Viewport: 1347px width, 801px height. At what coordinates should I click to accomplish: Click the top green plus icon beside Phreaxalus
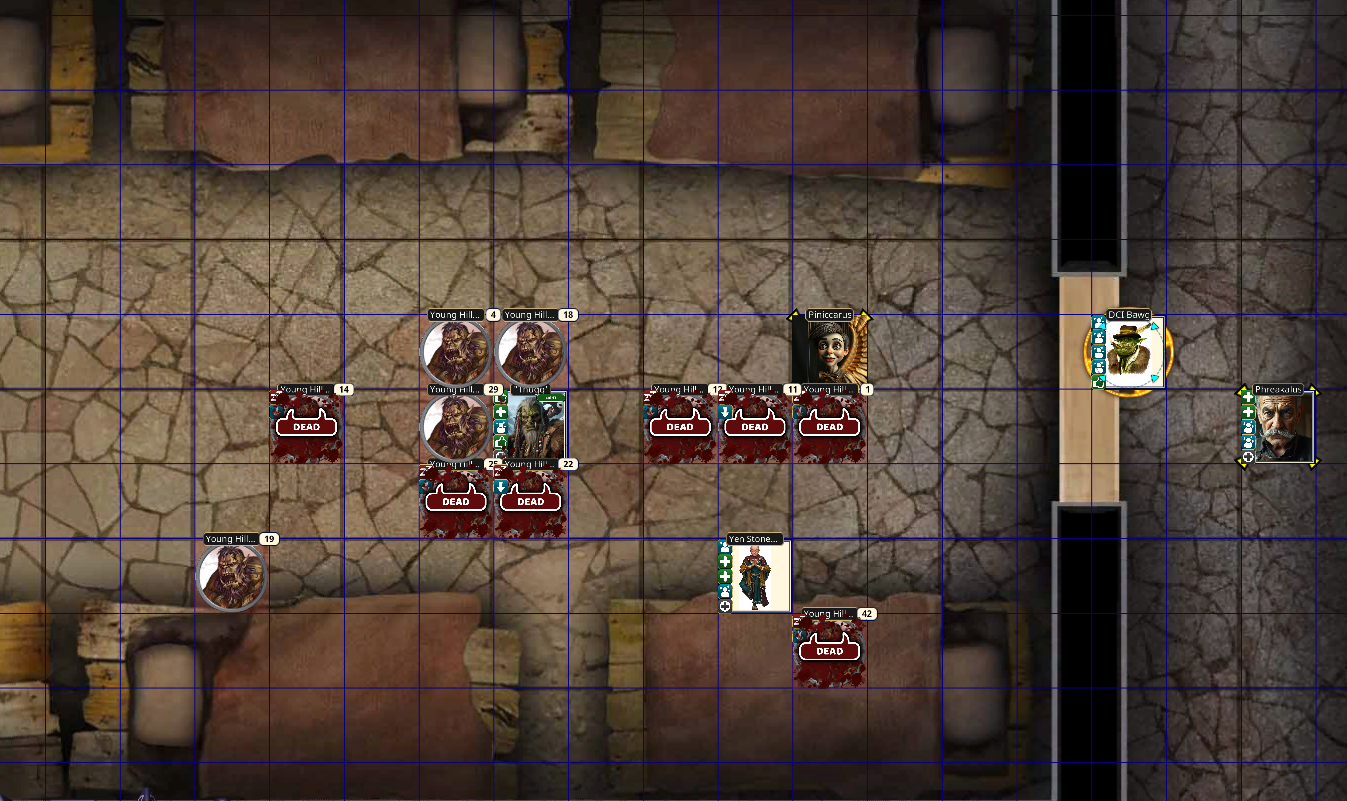click(1248, 397)
